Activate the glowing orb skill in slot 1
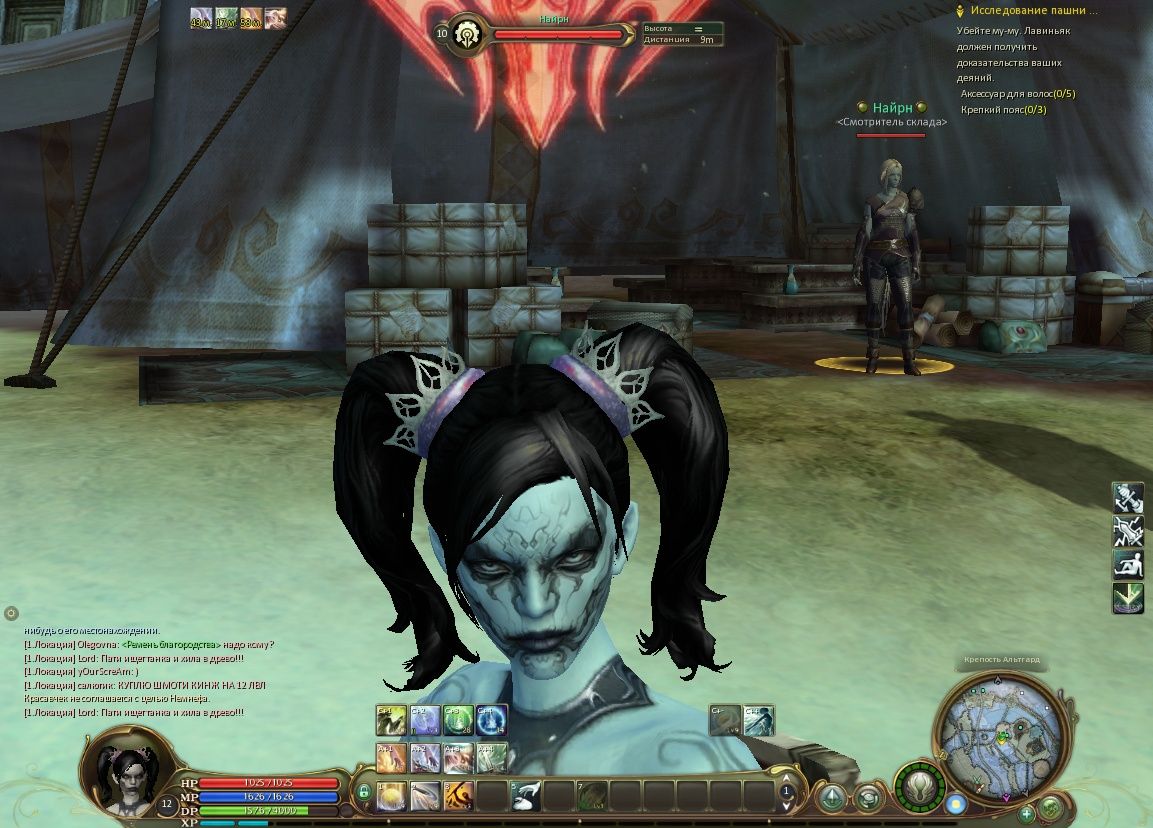The image size is (1153, 828). pos(392,795)
